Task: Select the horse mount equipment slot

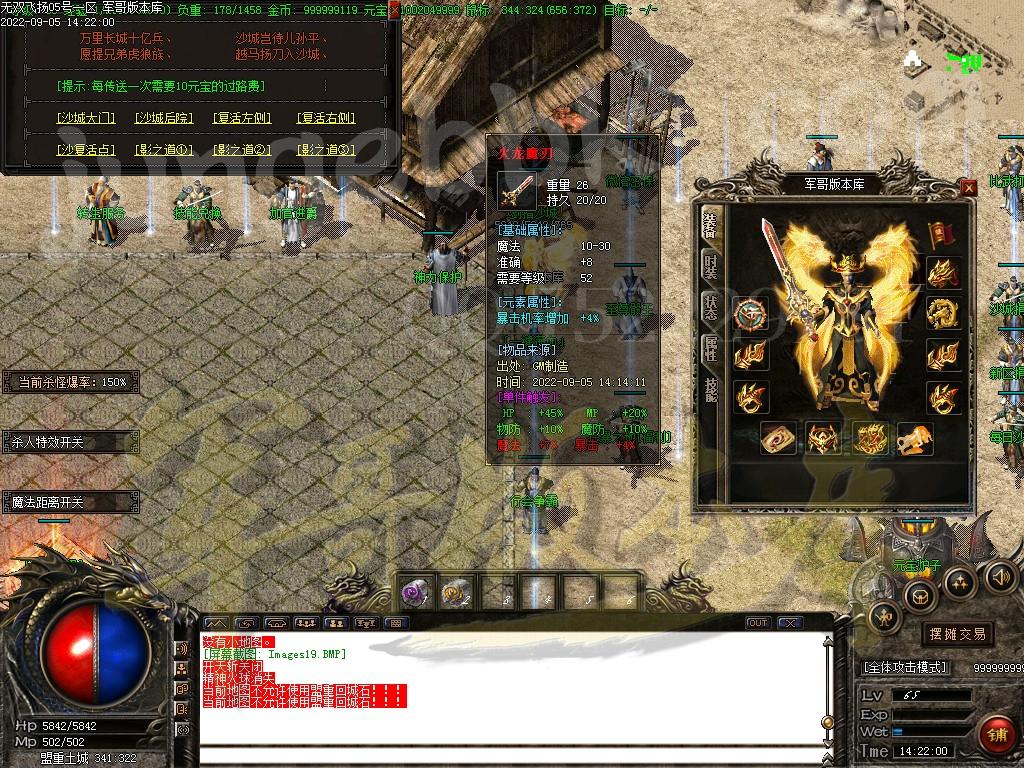Action: coord(915,438)
